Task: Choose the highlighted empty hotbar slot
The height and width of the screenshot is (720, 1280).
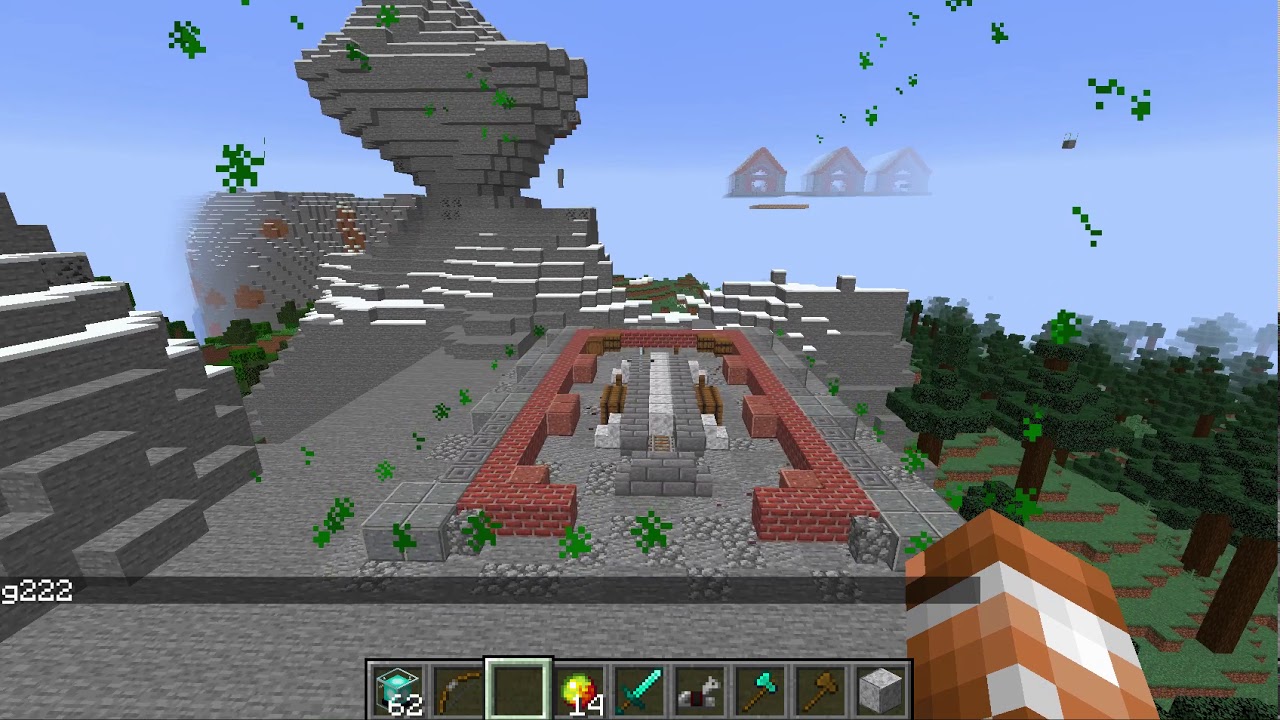Action: click(x=518, y=690)
